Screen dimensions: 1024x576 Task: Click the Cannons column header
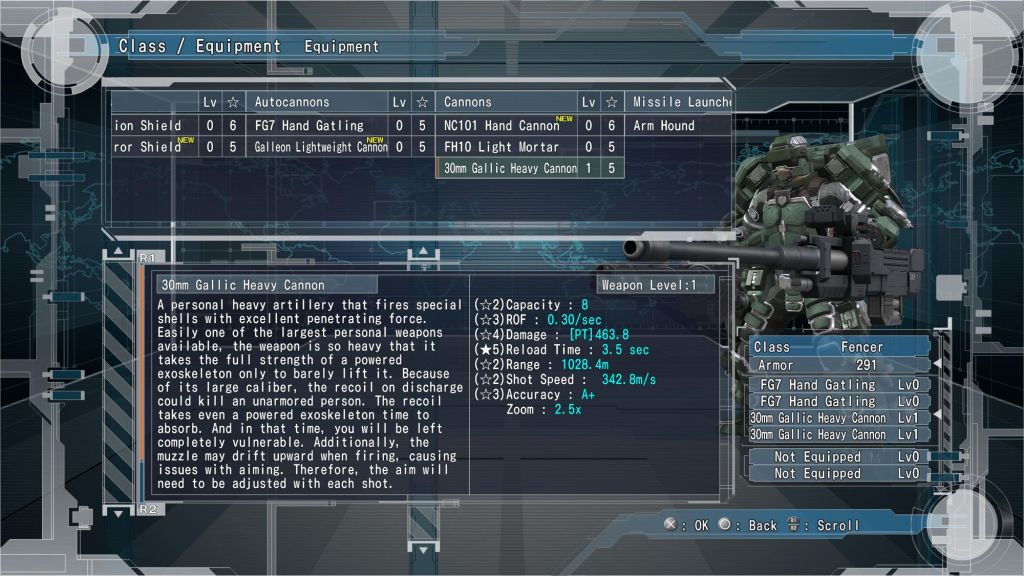pyautogui.click(x=468, y=102)
